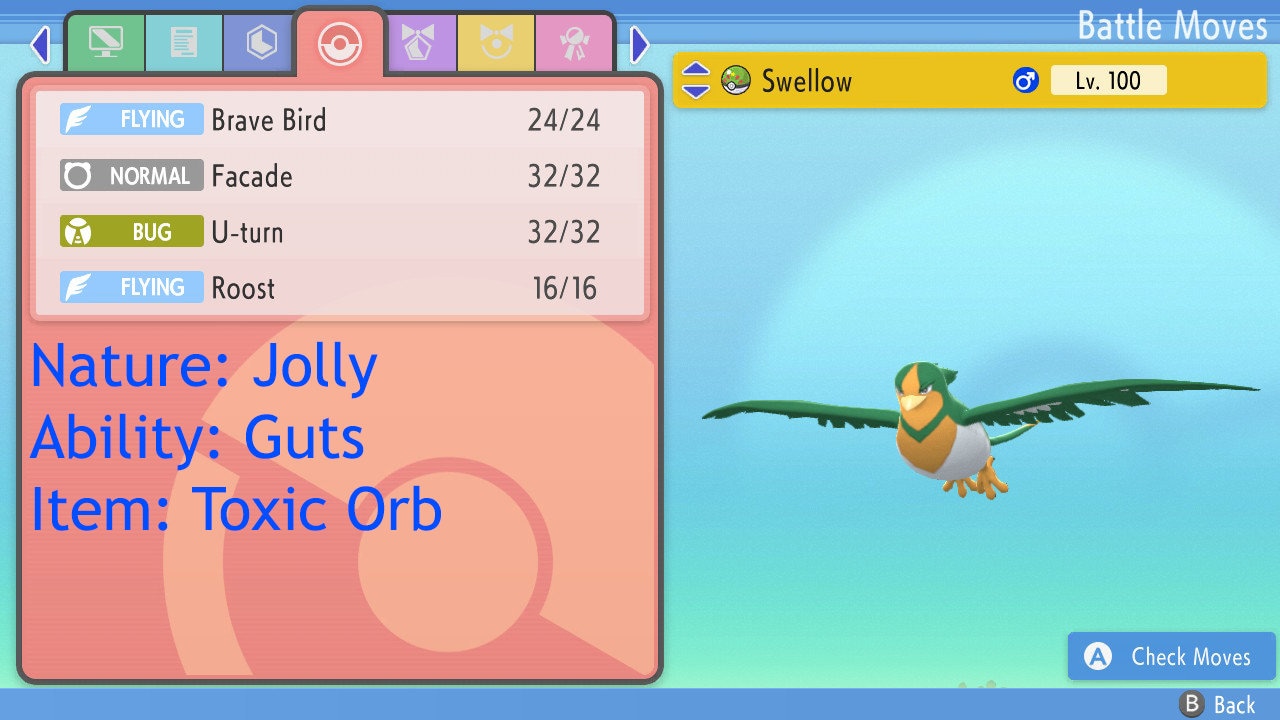Select the Poké Ball moves tab
The width and height of the screenshot is (1280, 720).
(339, 43)
